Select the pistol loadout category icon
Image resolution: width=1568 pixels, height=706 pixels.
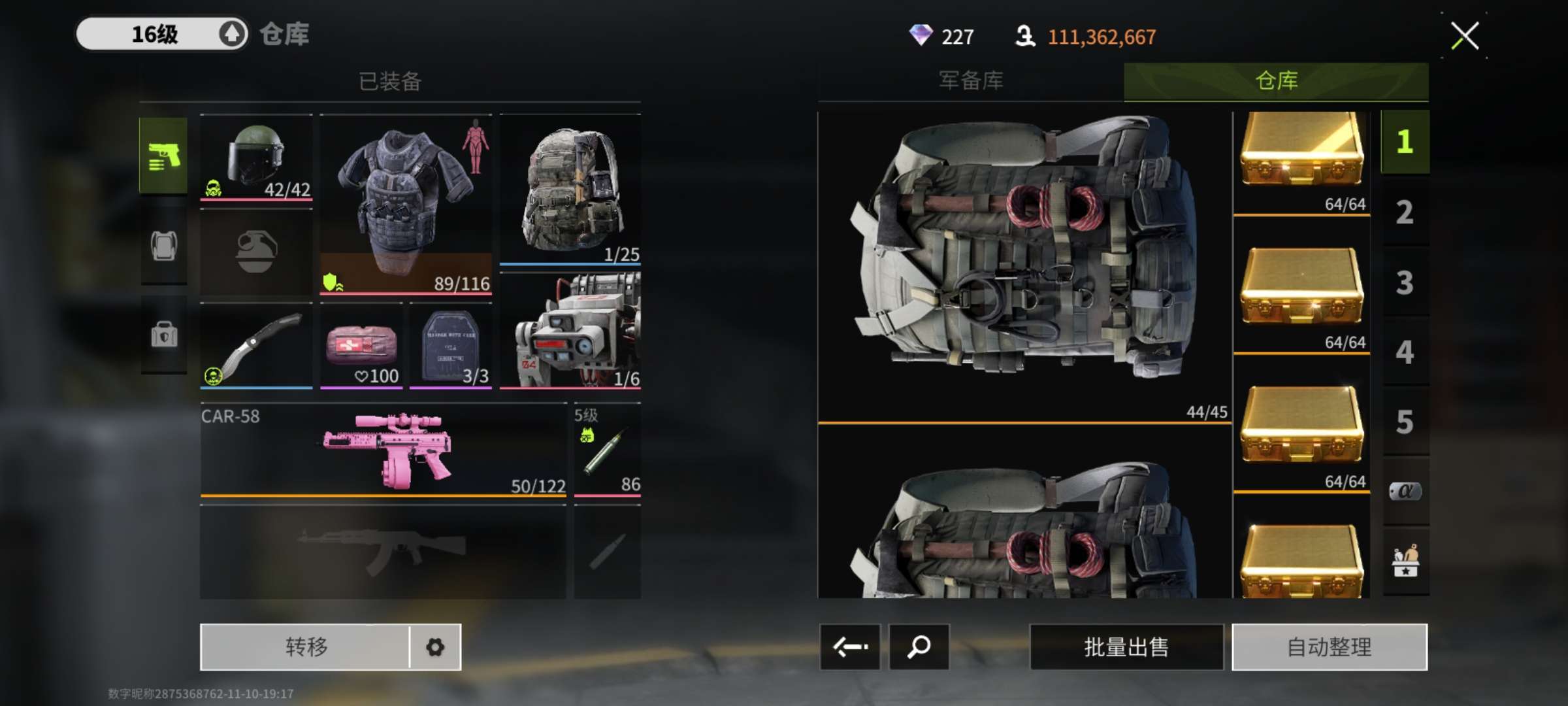(x=163, y=156)
